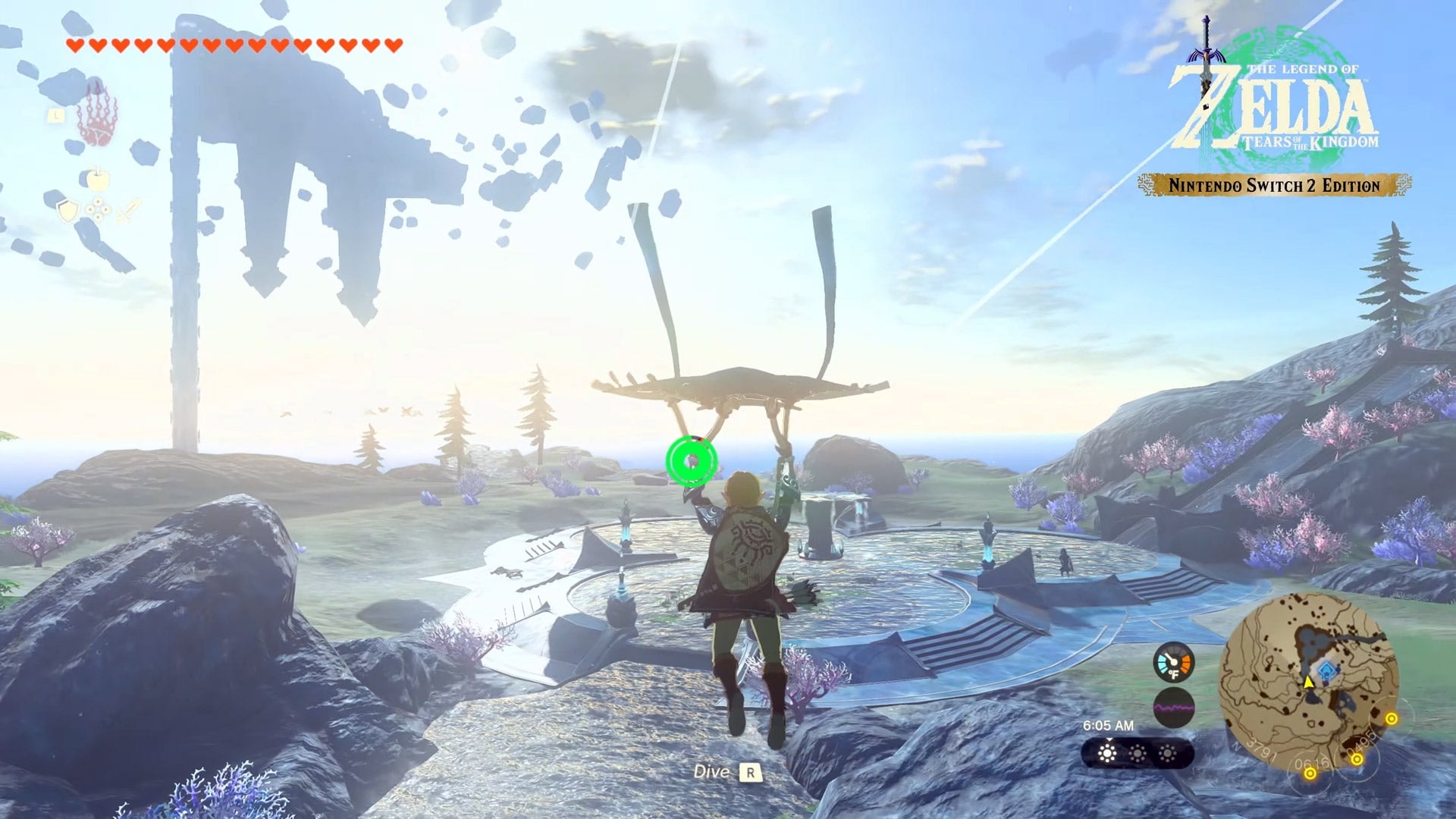Click the purple noise-level stealth meter

pos(1174,706)
